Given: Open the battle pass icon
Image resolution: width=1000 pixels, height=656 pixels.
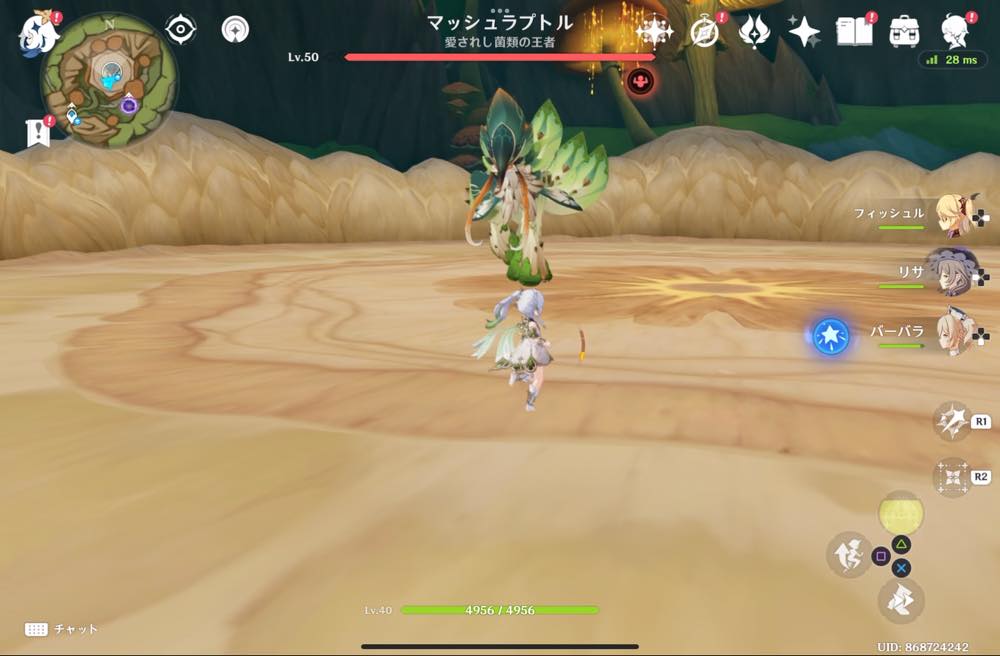Looking at the screenshot, I should [x=753, y=32].
